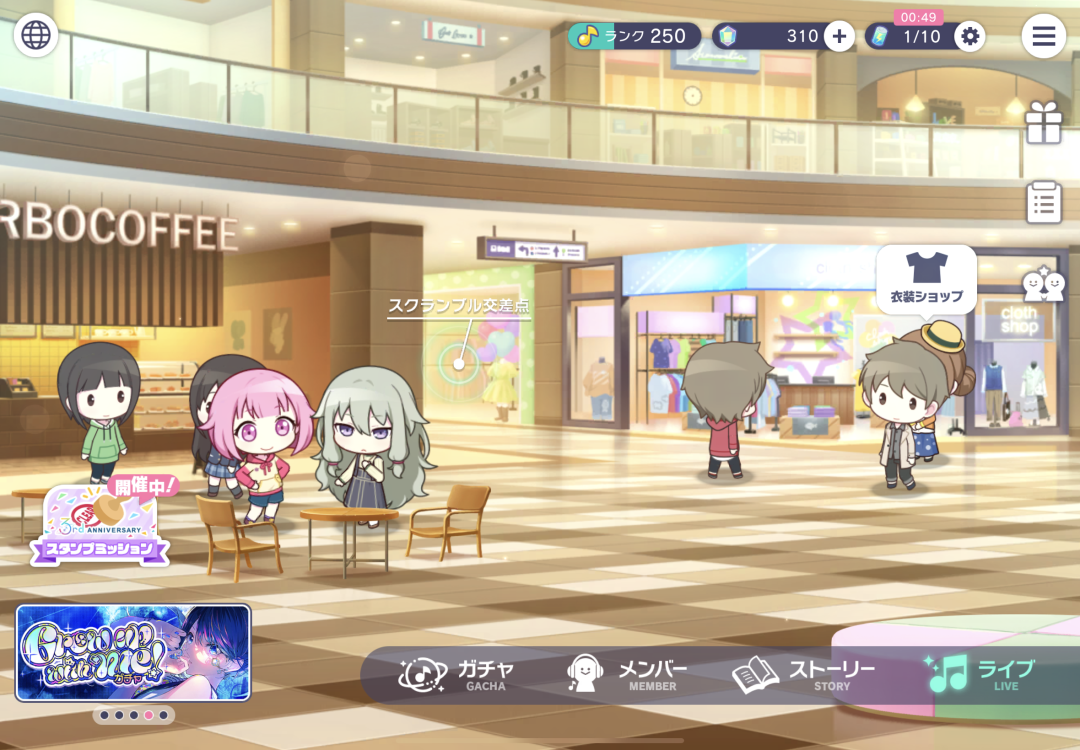Open live bonus settings gear
The image size is (1080, 750).
tap(968, 37)
